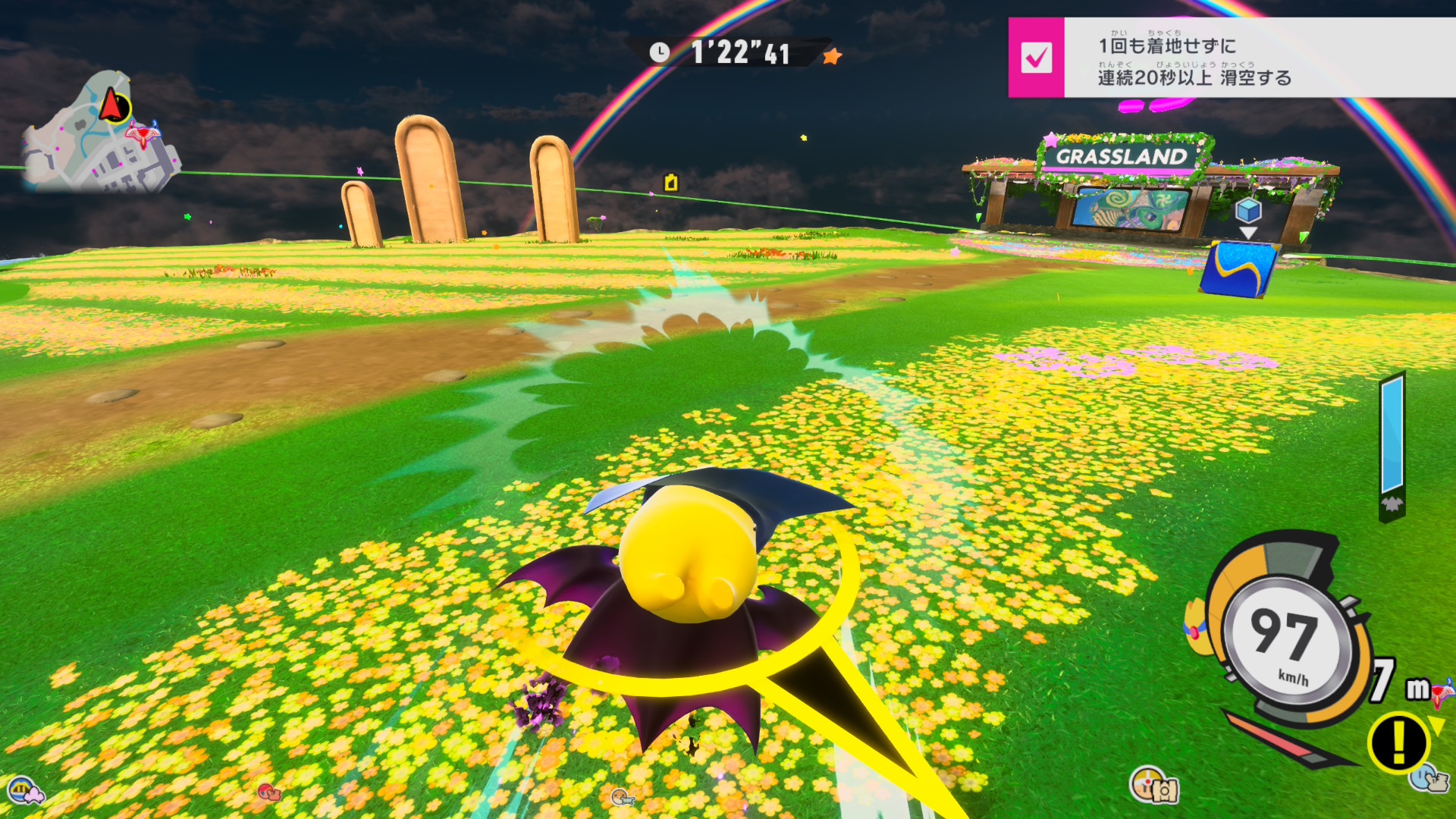The height and width of the screenshot is (819, 1456).
Task: Click the blue cube marker above the blue panel
Action: click(x=1247, y=209)
